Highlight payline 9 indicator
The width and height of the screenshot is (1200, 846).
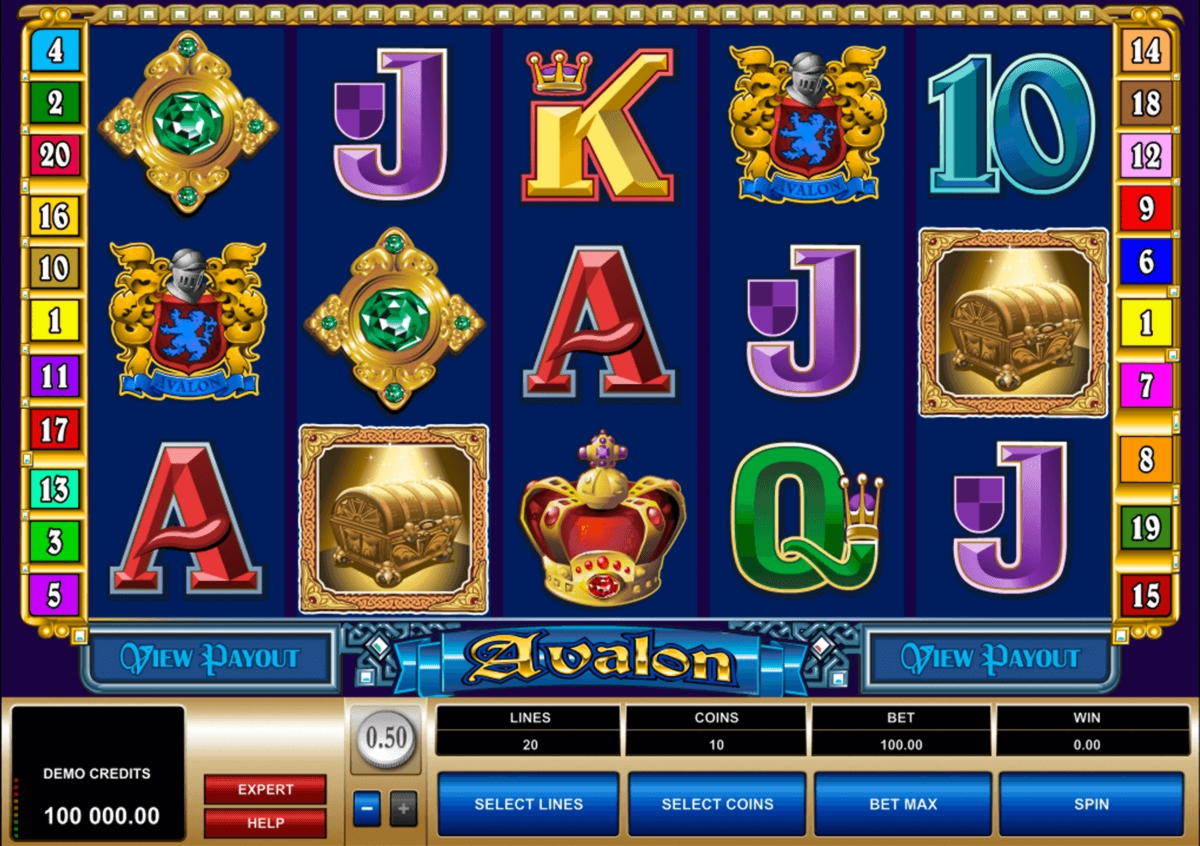[1146, 209]
